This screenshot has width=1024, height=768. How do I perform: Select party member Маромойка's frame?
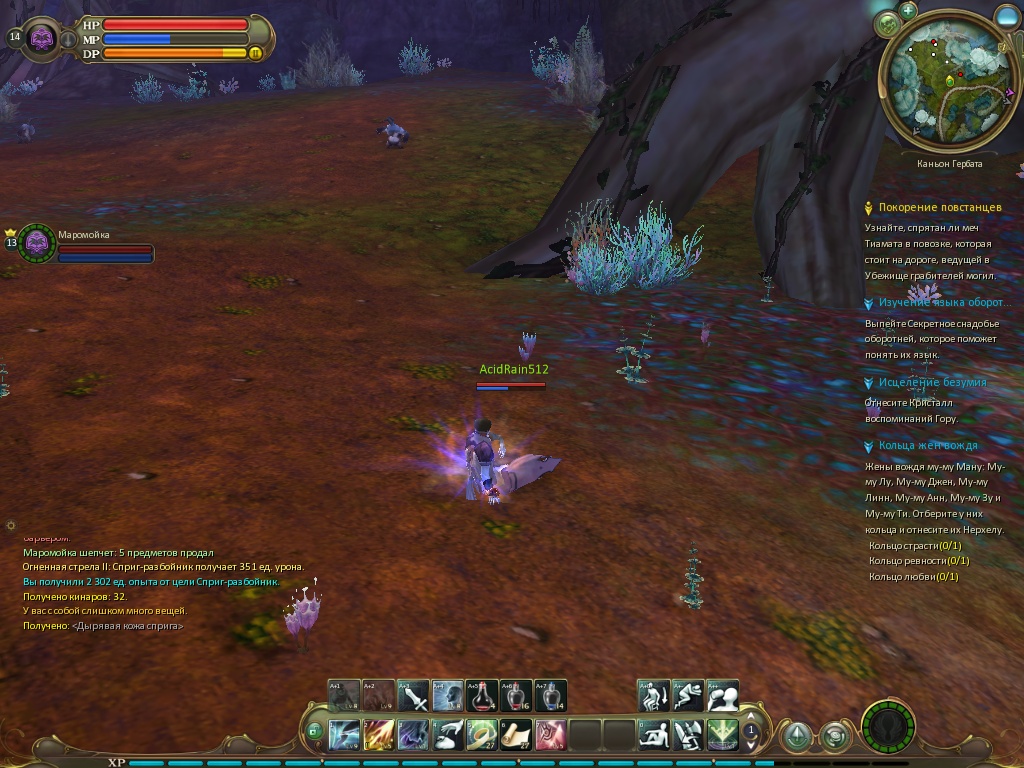[x=38, y=242]
